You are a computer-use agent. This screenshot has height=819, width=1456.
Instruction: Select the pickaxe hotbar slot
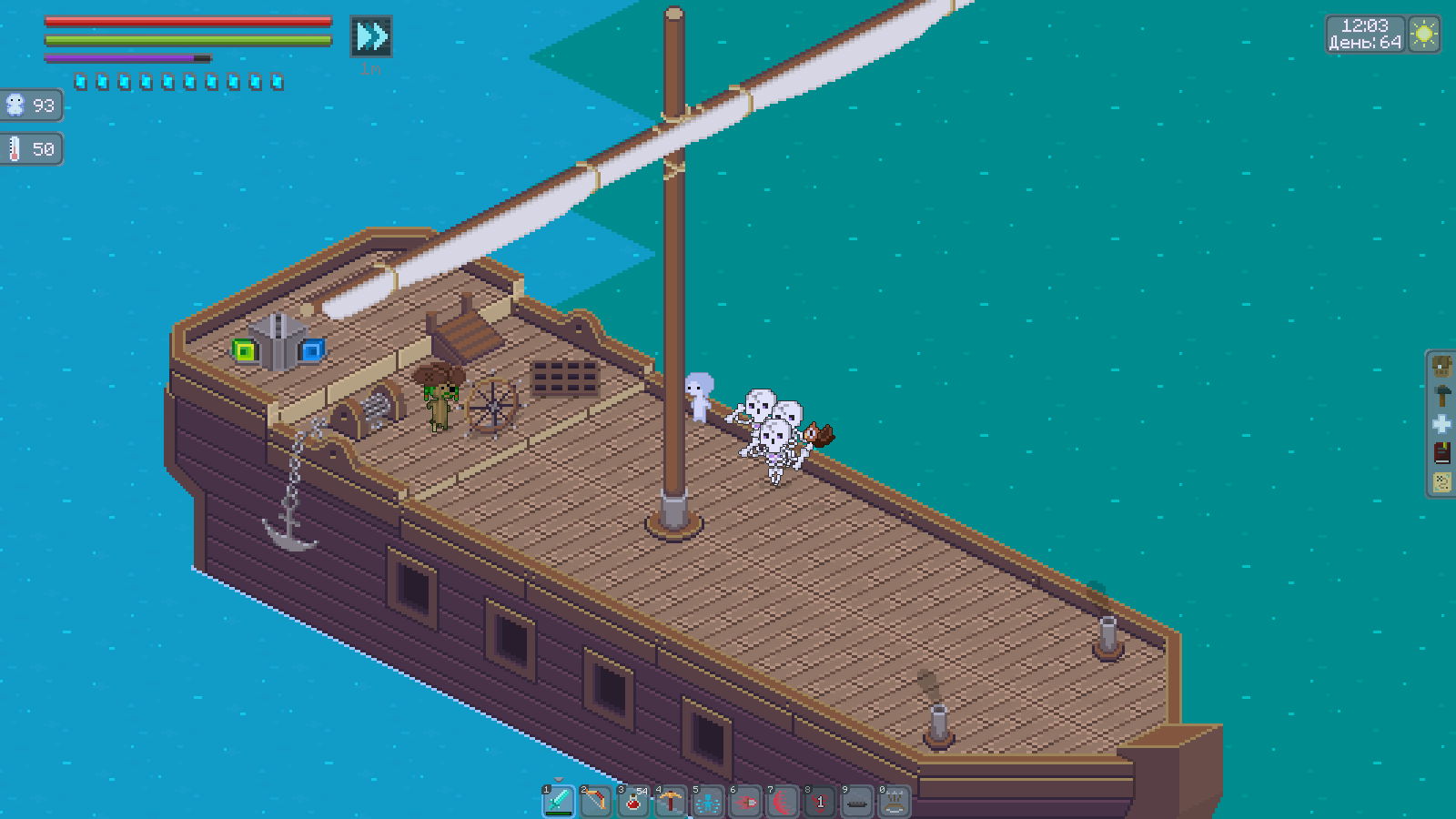(671, 802)
